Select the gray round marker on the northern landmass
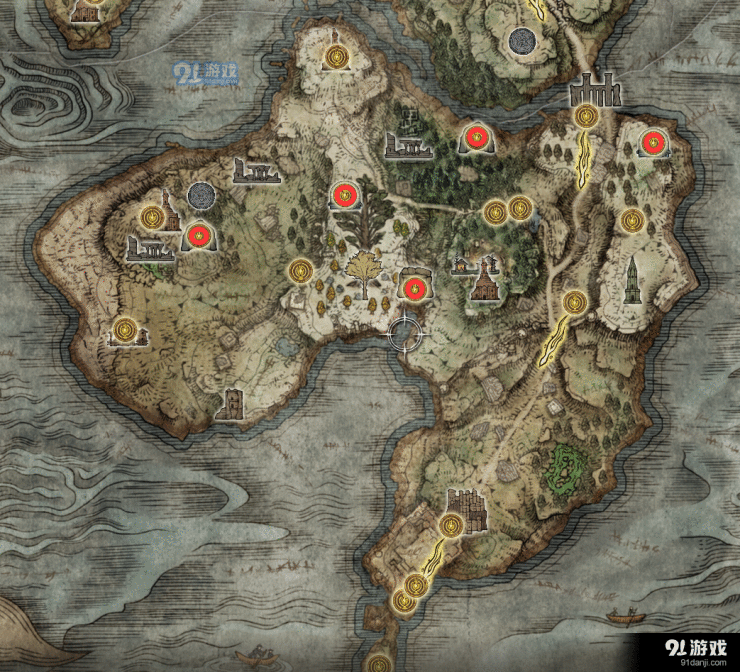The height and width of the screenshot is (672, 740). (520, 41)
